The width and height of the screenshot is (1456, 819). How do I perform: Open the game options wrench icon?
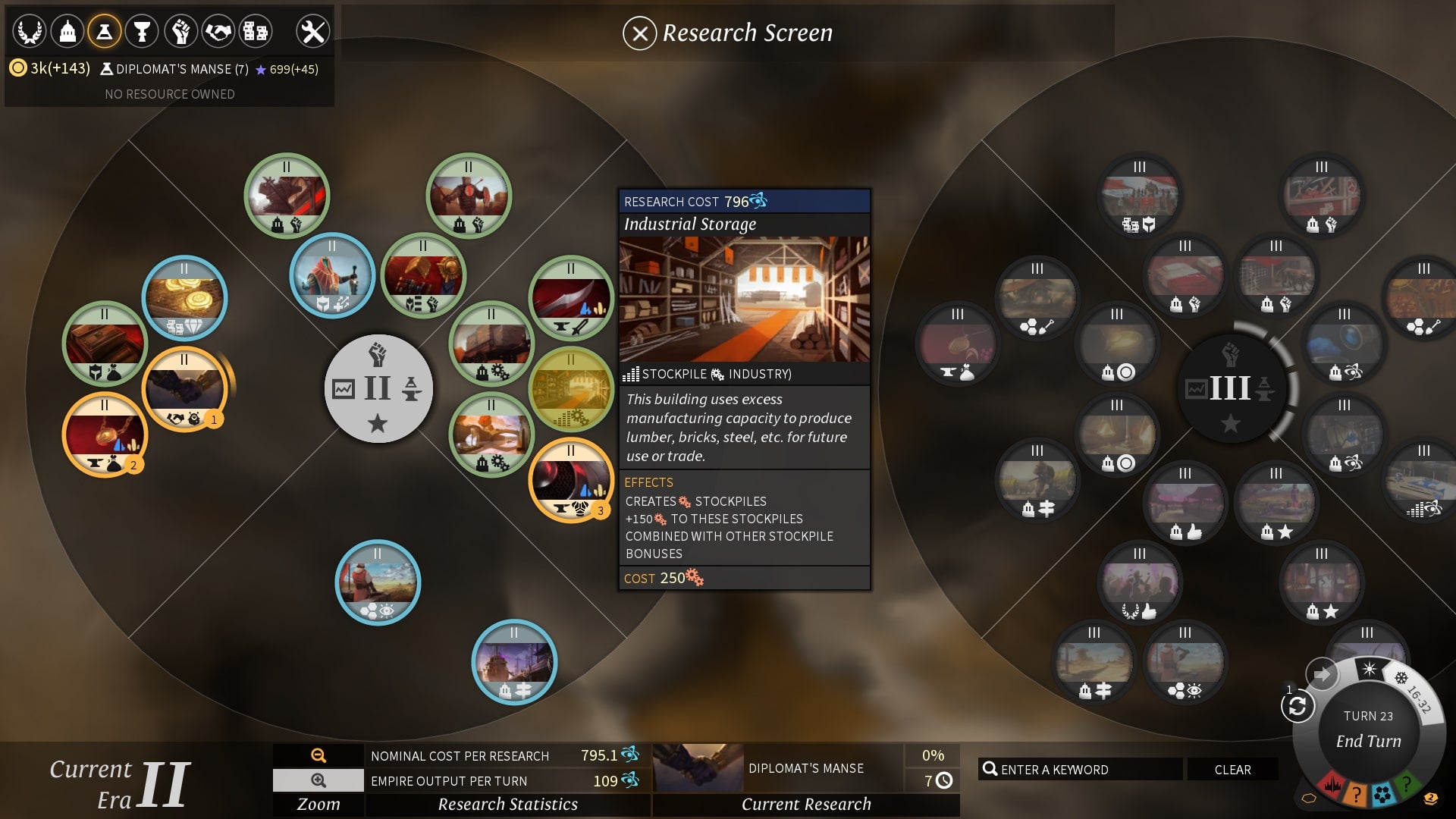pos(312,30)
